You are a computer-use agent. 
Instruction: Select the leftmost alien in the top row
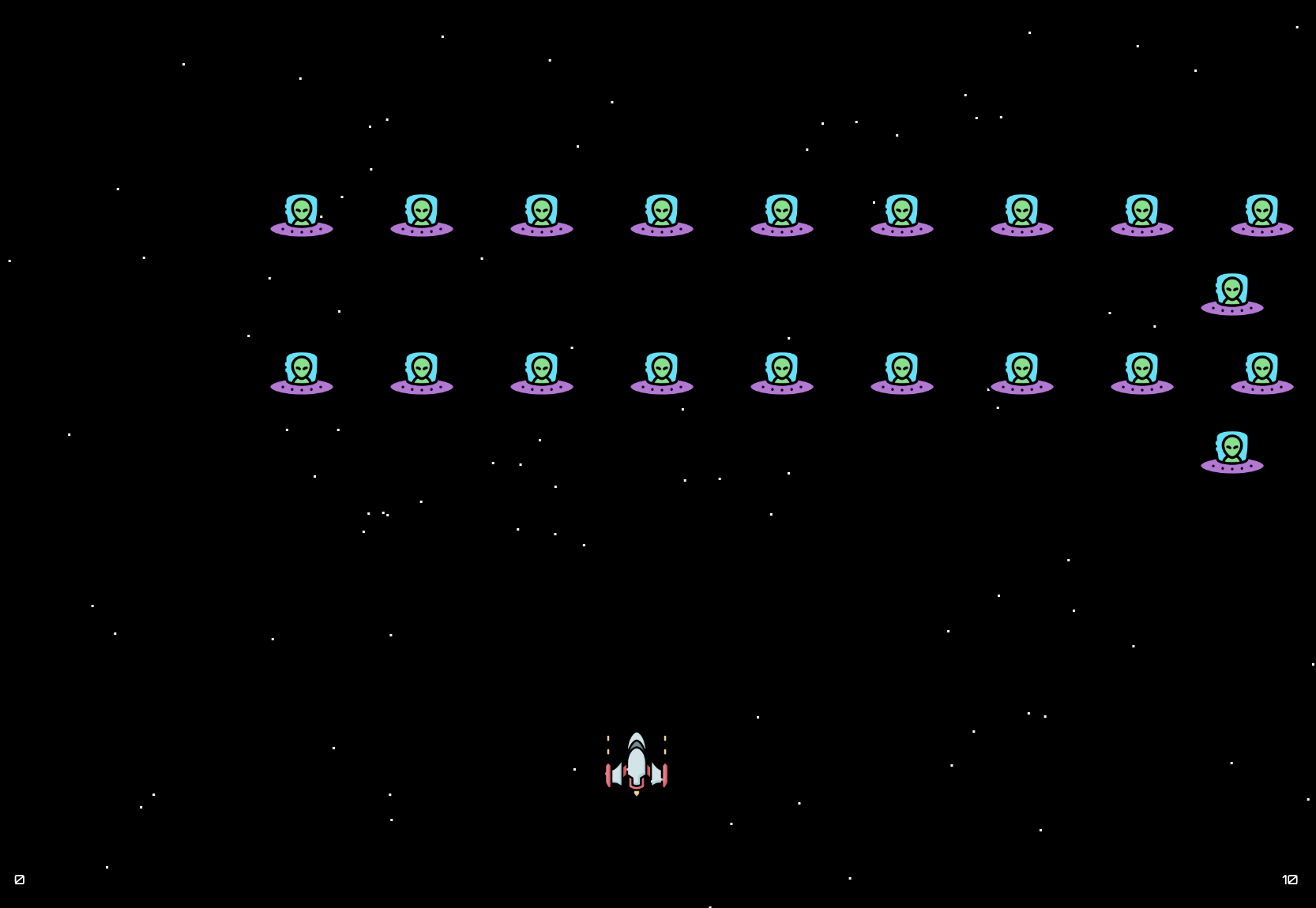click(303, 213)
